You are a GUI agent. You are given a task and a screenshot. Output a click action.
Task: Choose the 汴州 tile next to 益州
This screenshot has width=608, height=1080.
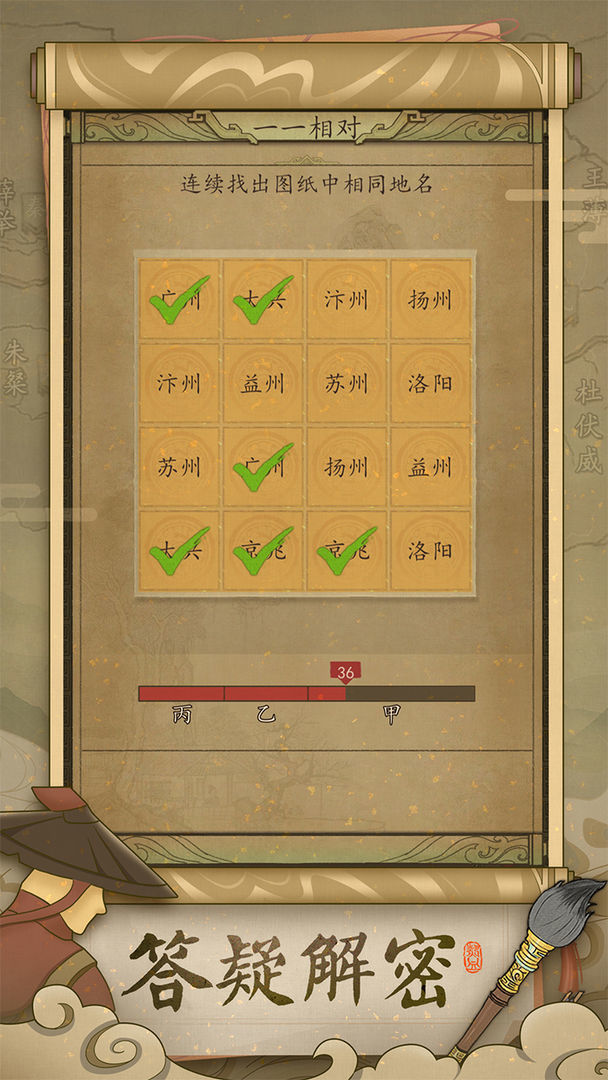(x=179, y=383)
